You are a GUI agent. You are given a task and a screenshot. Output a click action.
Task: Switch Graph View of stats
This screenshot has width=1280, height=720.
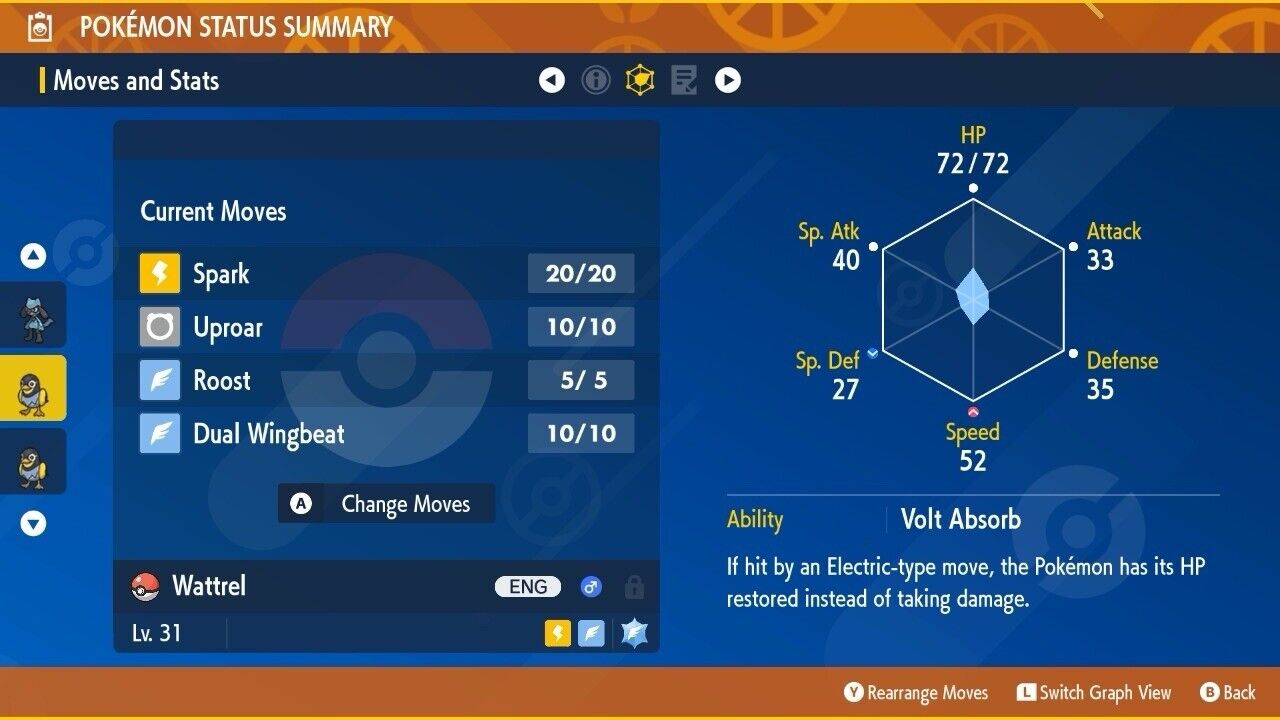(x=1094, y=692)
